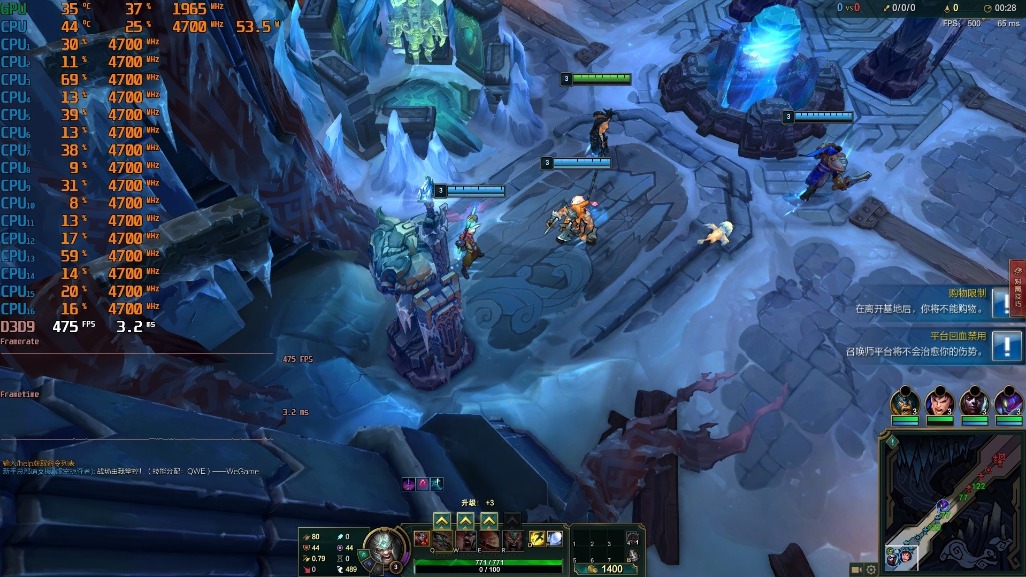
Task: Click the passive ability icon beside Q
Action: [x=421, y=539]
